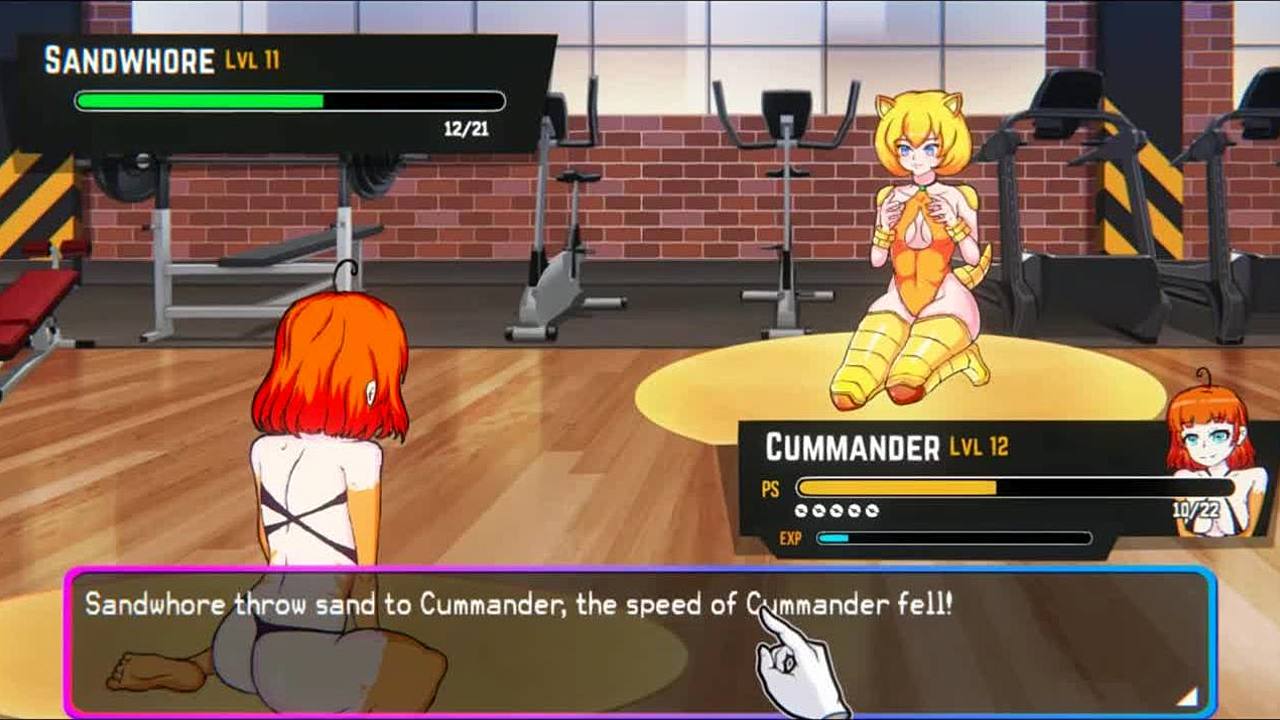Advance the battle message dialogue box

(x=640, y=642)
